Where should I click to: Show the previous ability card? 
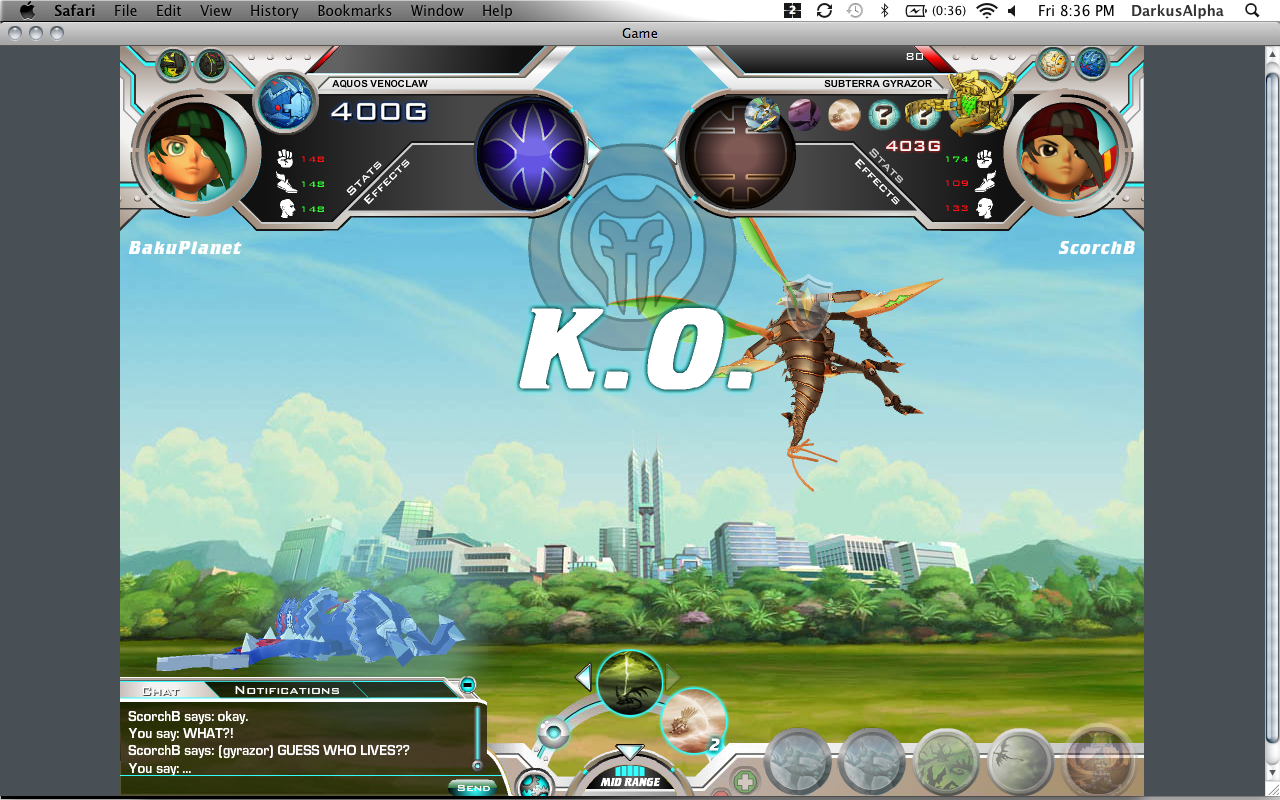pyautogui.click(x=583, y=678)
